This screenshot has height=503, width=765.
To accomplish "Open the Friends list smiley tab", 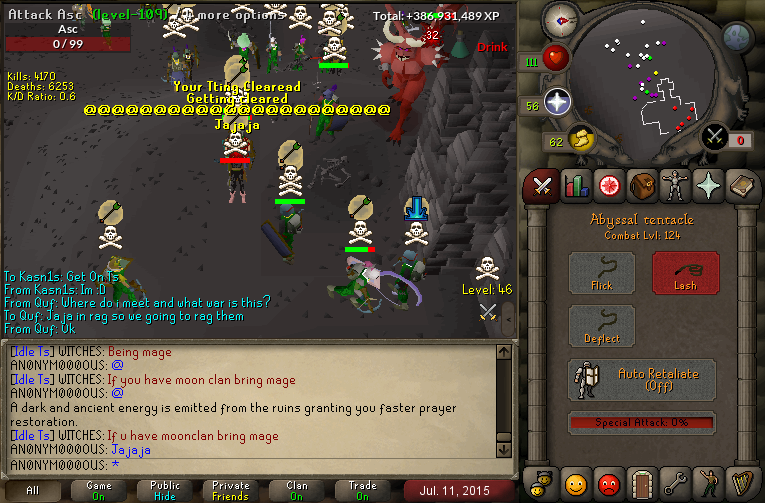I will coord(575,484).
